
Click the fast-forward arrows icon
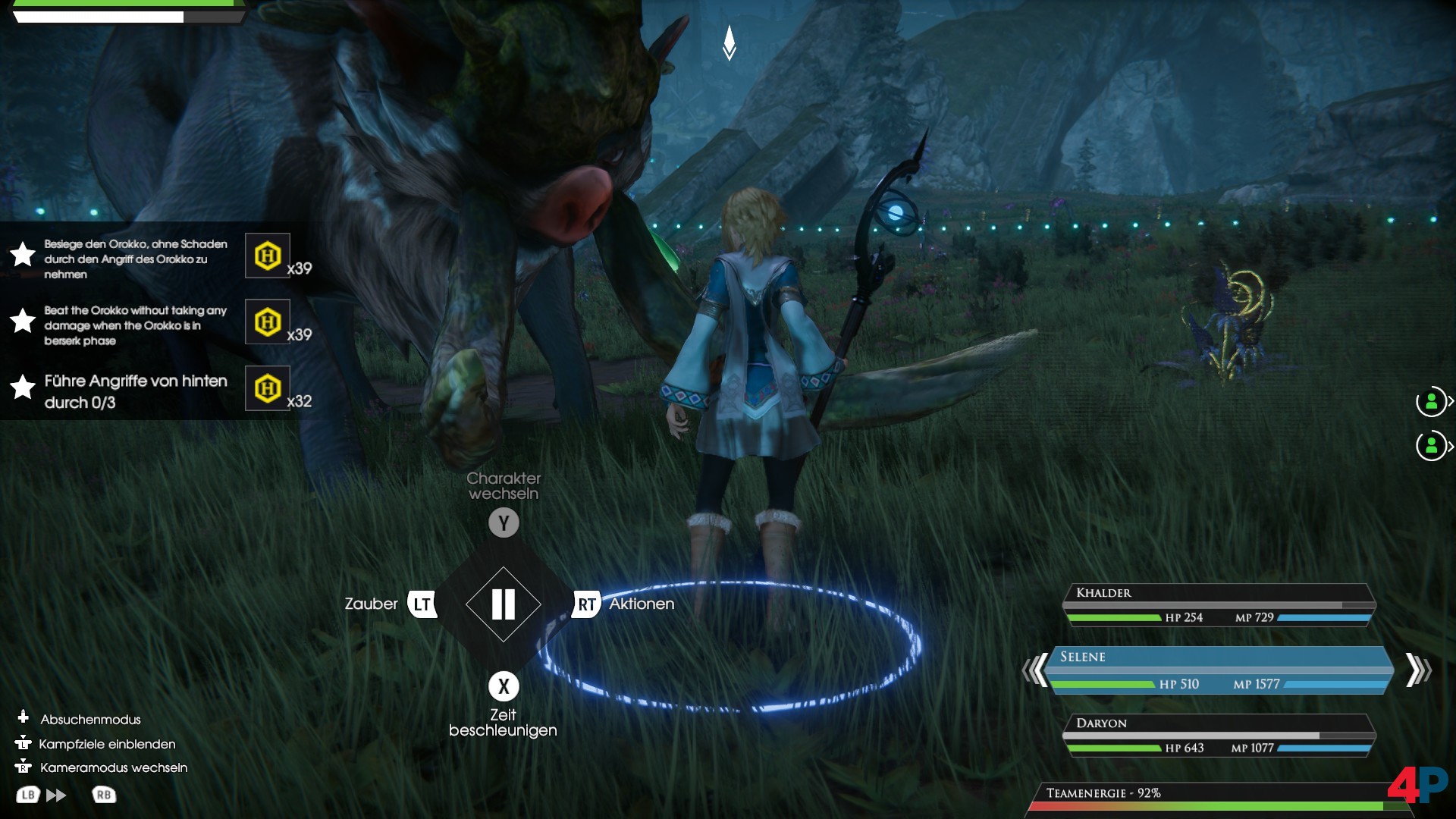(56, 795)
